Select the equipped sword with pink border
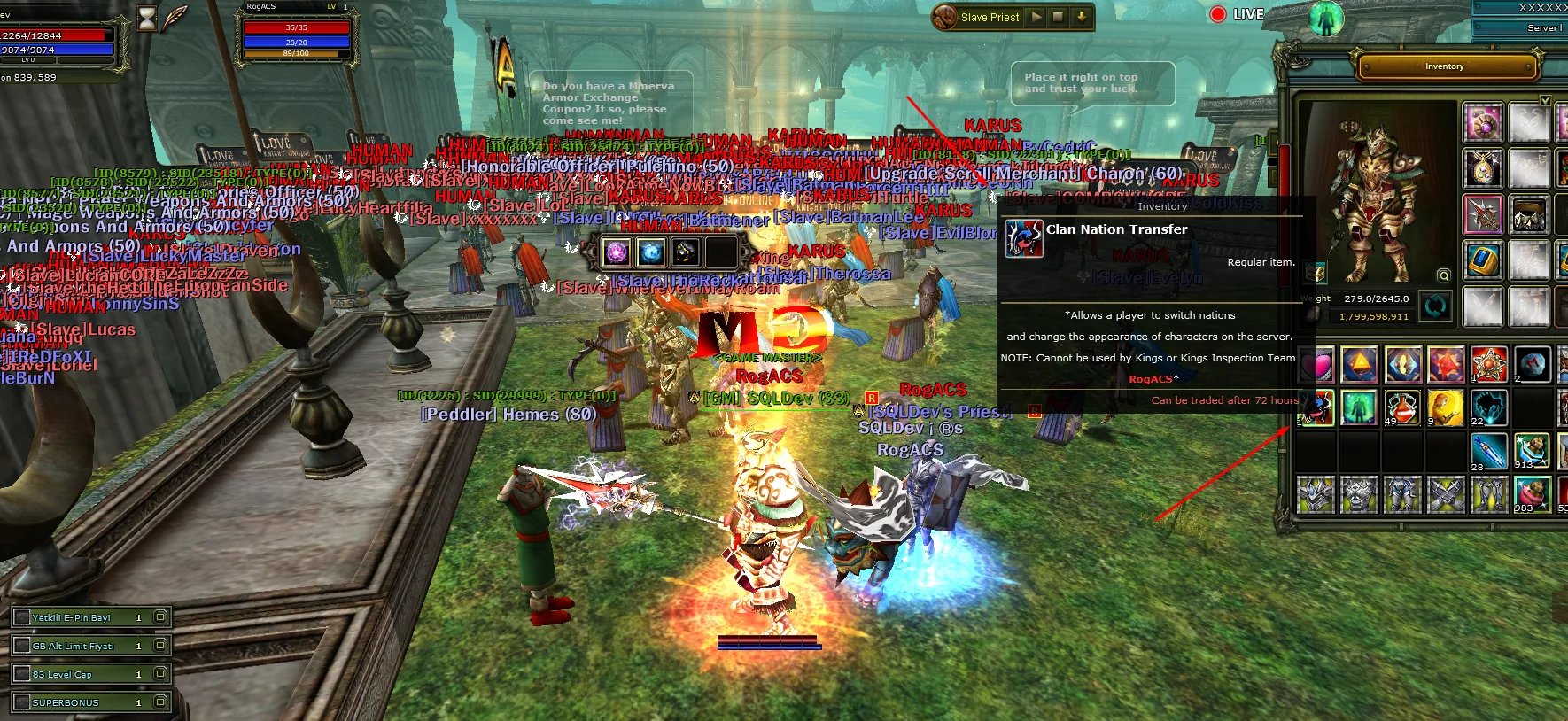Viewport: 1568px width, 721px height. coord(1483,214)
